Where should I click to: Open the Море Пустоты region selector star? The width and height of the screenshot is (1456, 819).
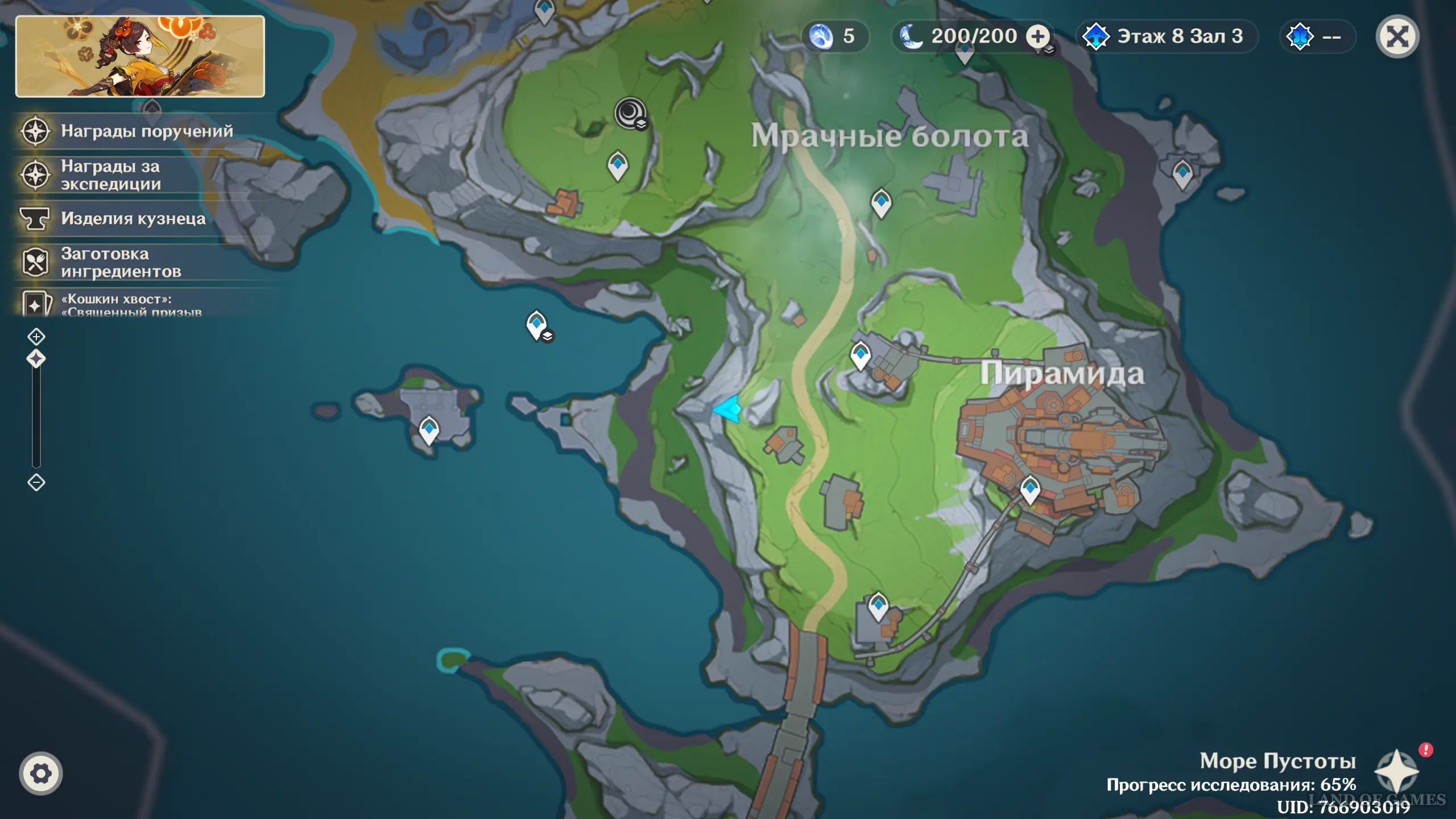(1396, 771)
